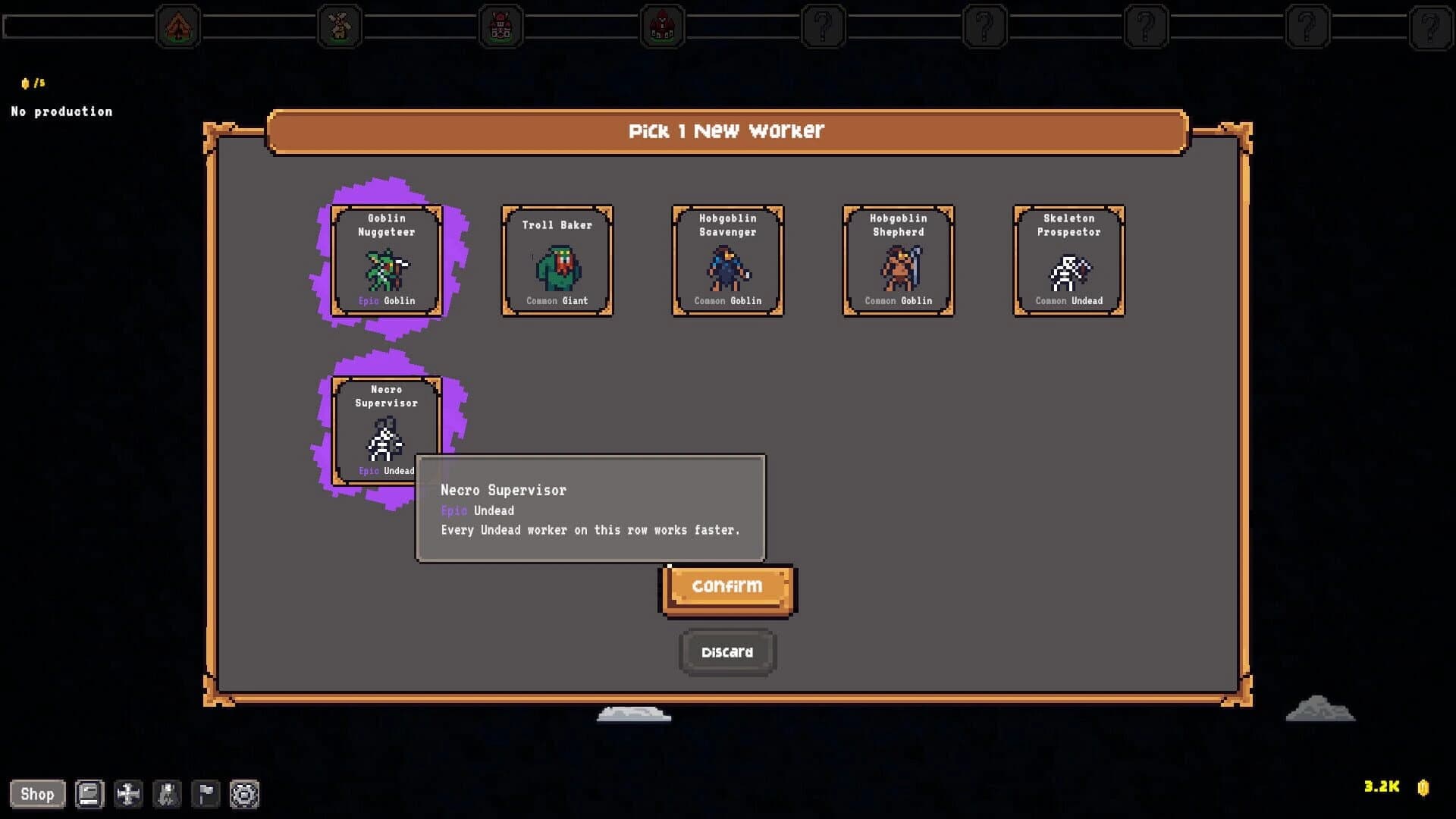Select the Hobgoblin Scavenger worker card
This screenshot has height=819, width=1456.
[727, 261]
